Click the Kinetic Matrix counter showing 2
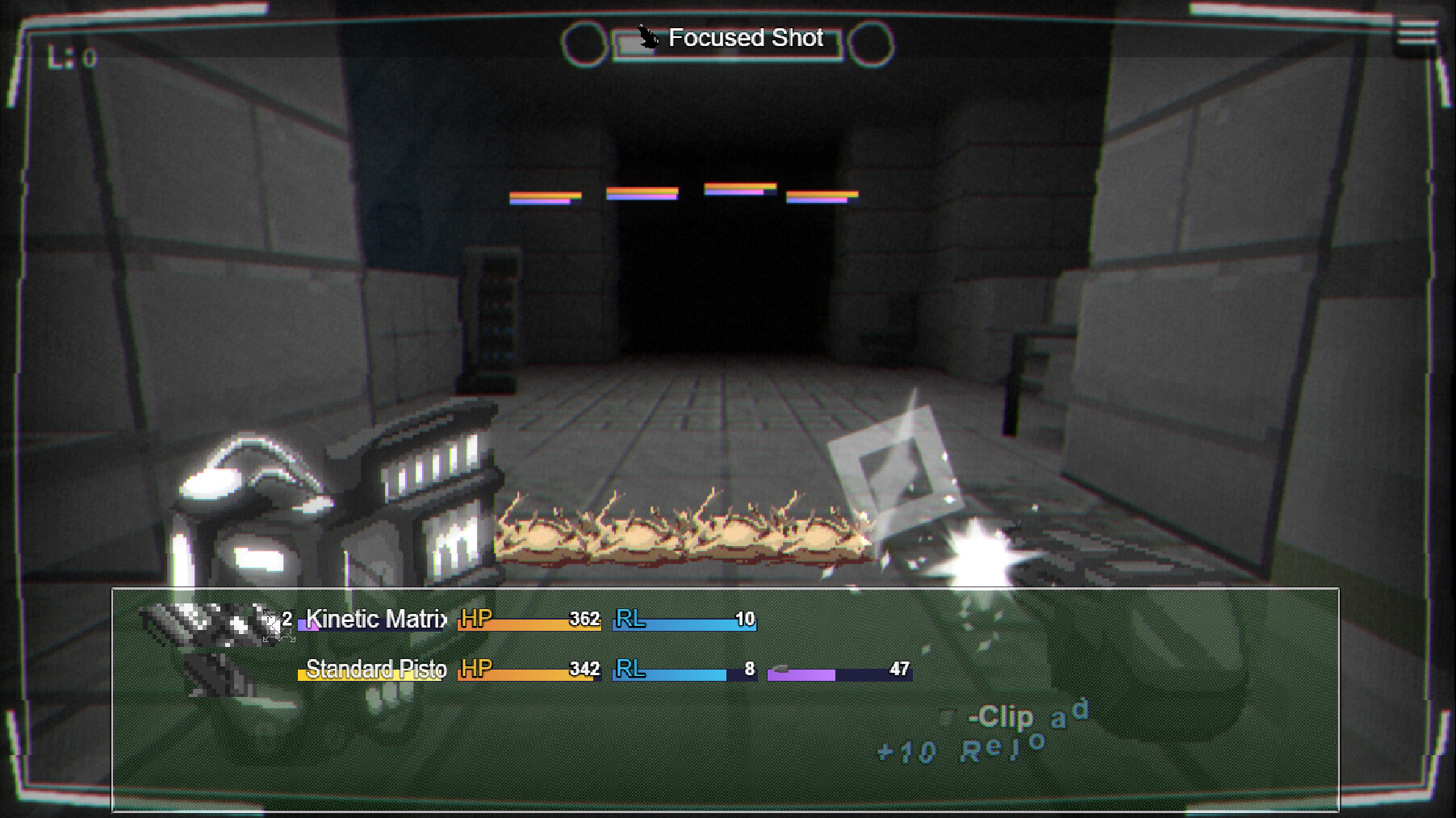This screenshot has width=1456, height=818. tap(286, 620)
